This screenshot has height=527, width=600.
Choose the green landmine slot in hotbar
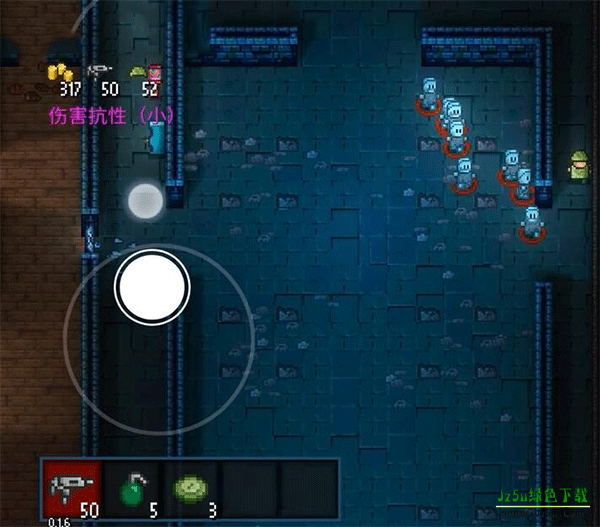coord(190,490)
